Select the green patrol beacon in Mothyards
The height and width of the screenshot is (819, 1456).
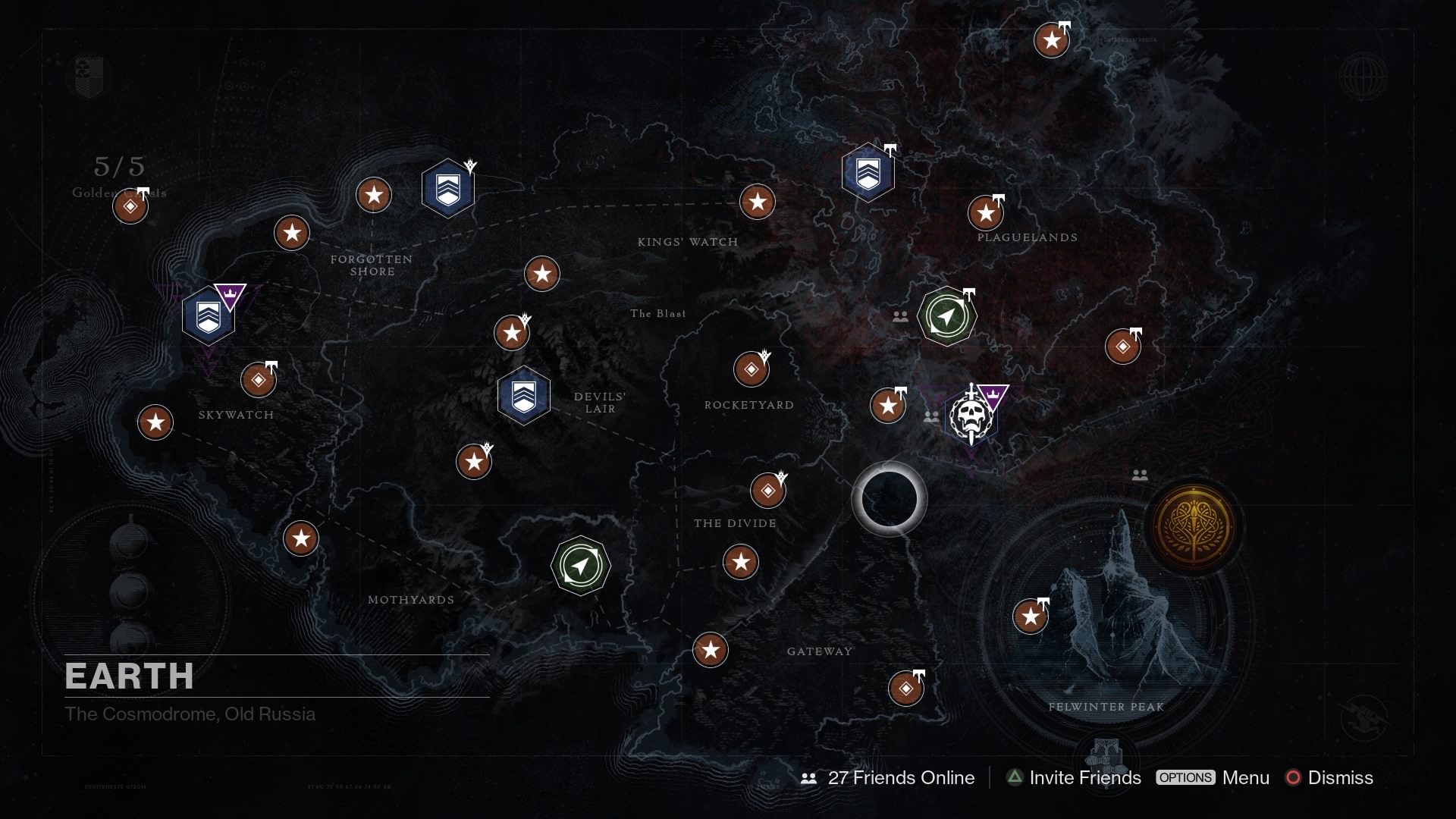point(581,566)
